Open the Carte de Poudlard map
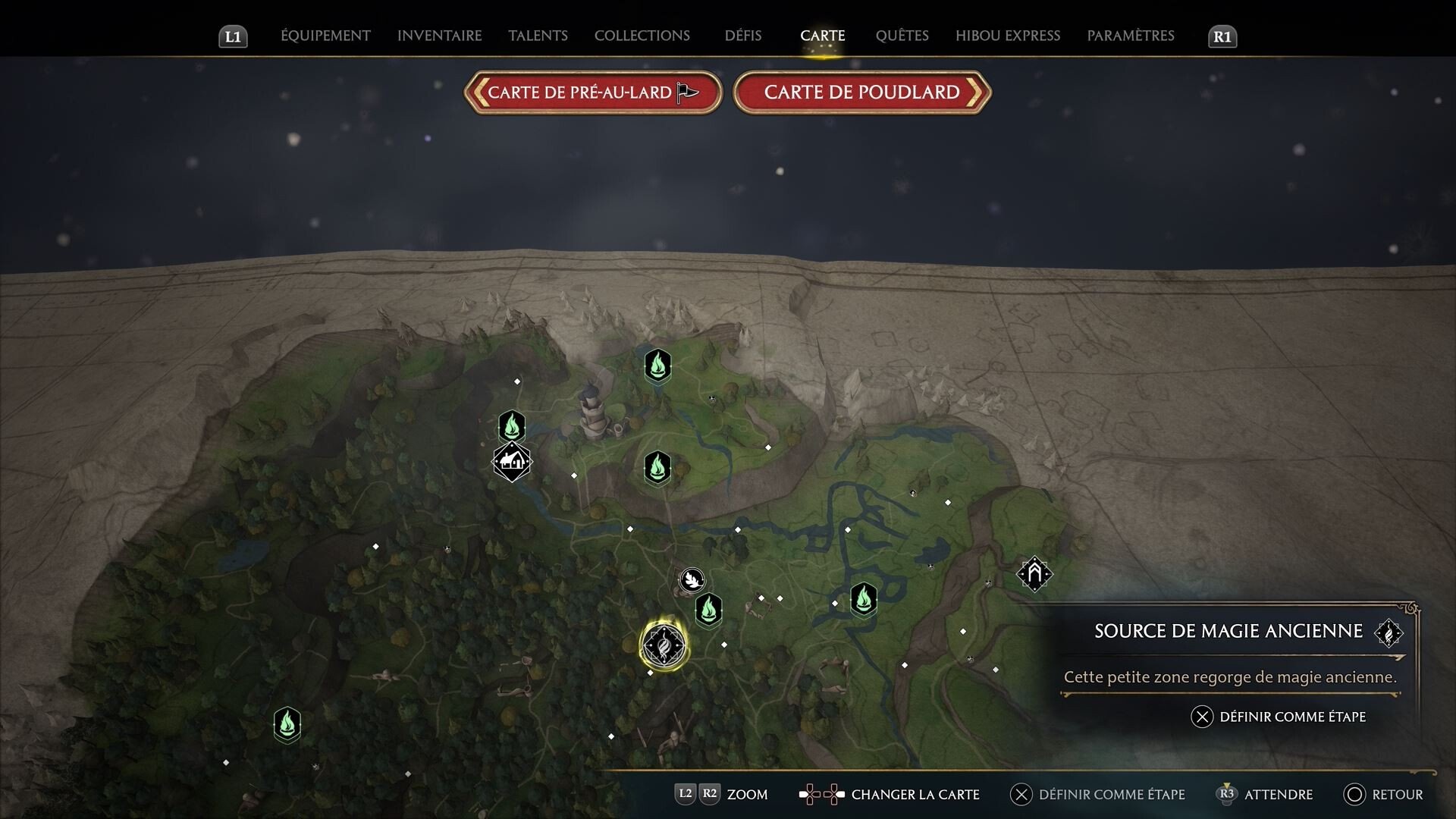Screen dimensions: 1456x819 [x=861, y=92]
